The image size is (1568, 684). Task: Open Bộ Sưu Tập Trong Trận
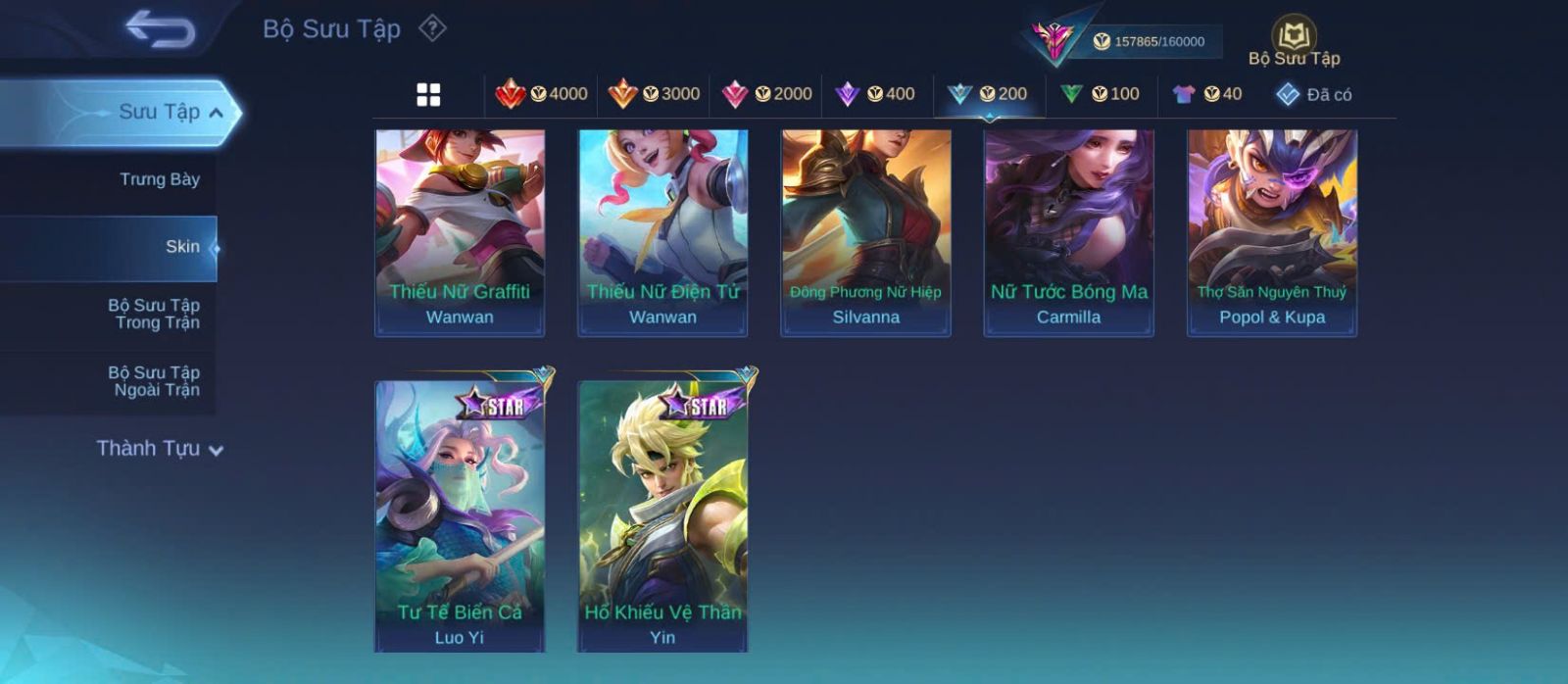coord(154,314)
